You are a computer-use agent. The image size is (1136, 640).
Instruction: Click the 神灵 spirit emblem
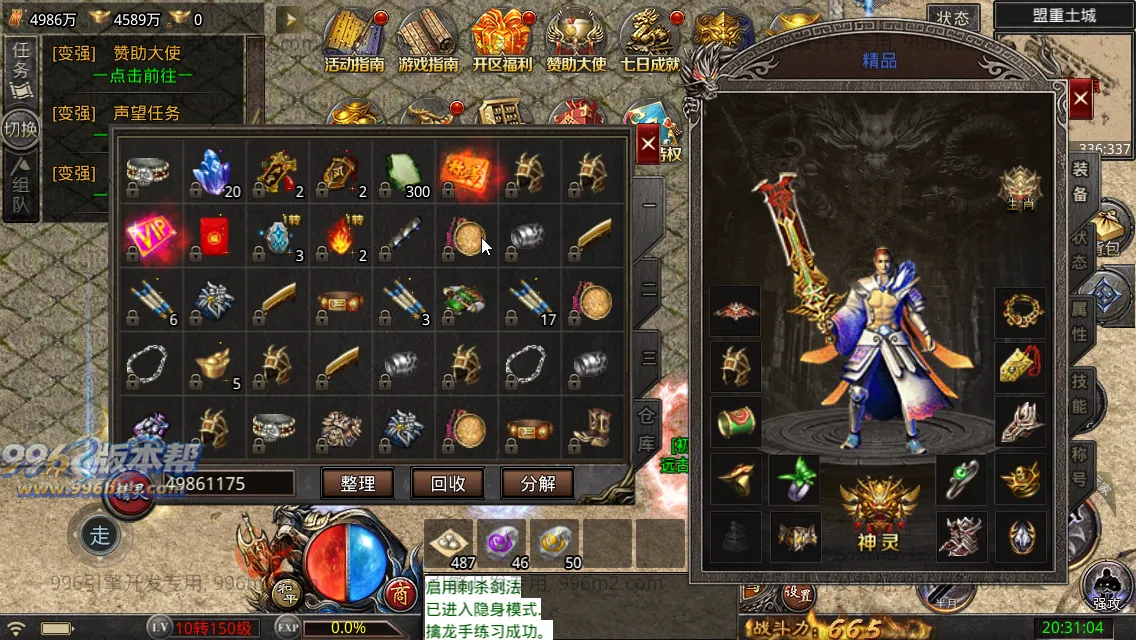click(x=879, y=510)
